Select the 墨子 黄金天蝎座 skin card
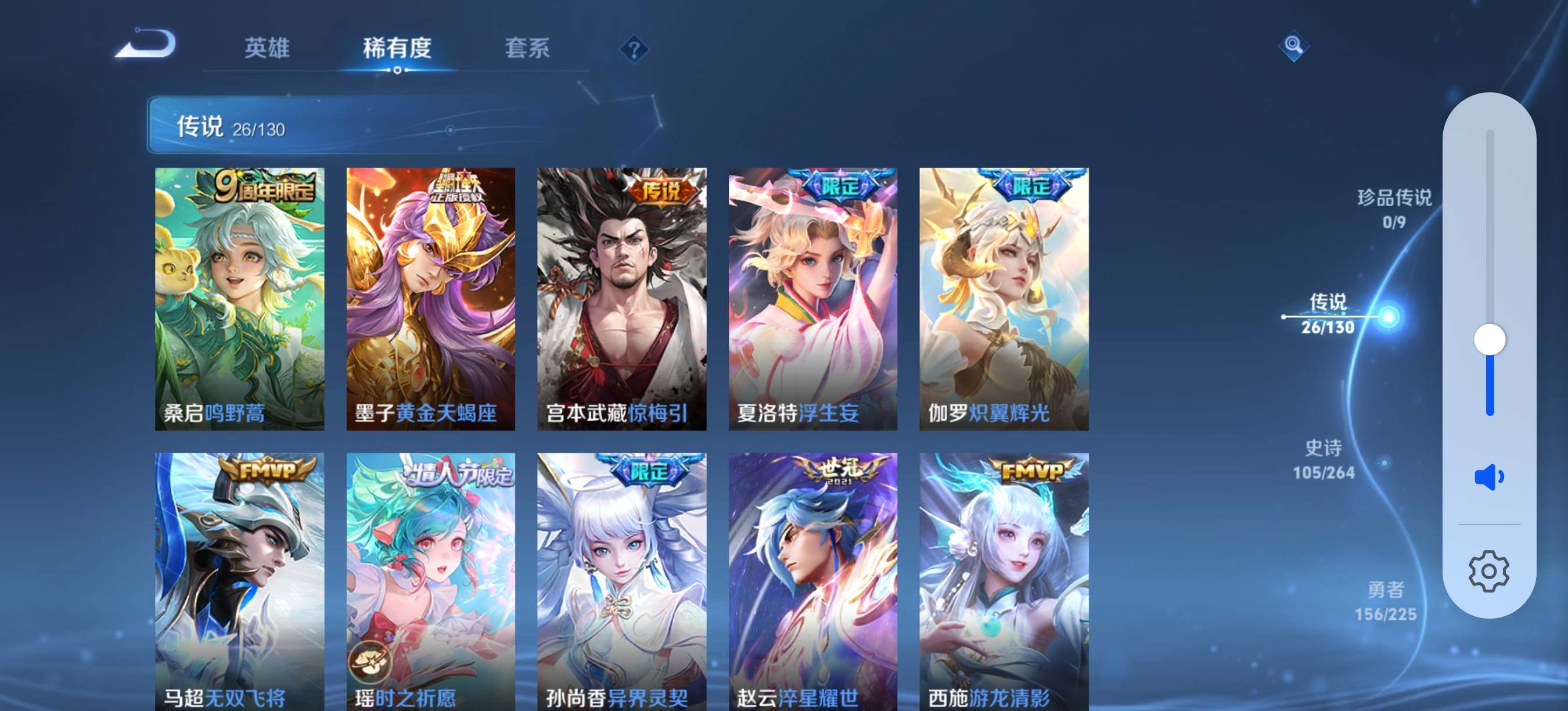This screenshot has width=1568, height=711. [430, 298]
